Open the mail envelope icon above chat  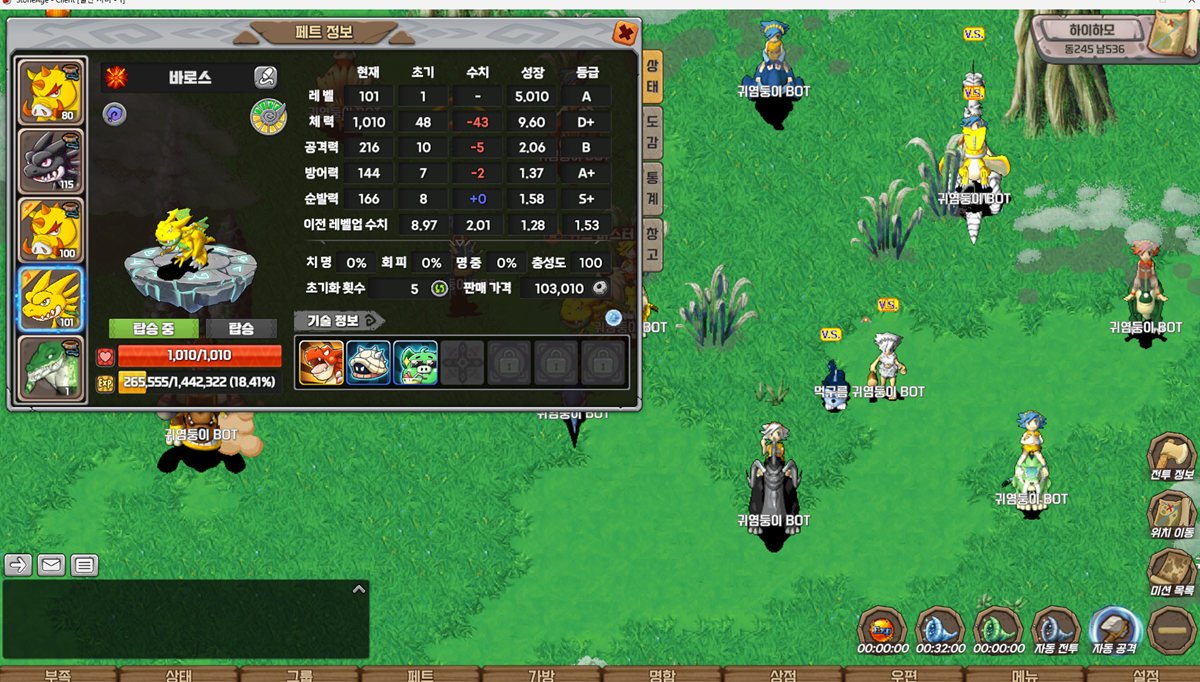(51, 565)
